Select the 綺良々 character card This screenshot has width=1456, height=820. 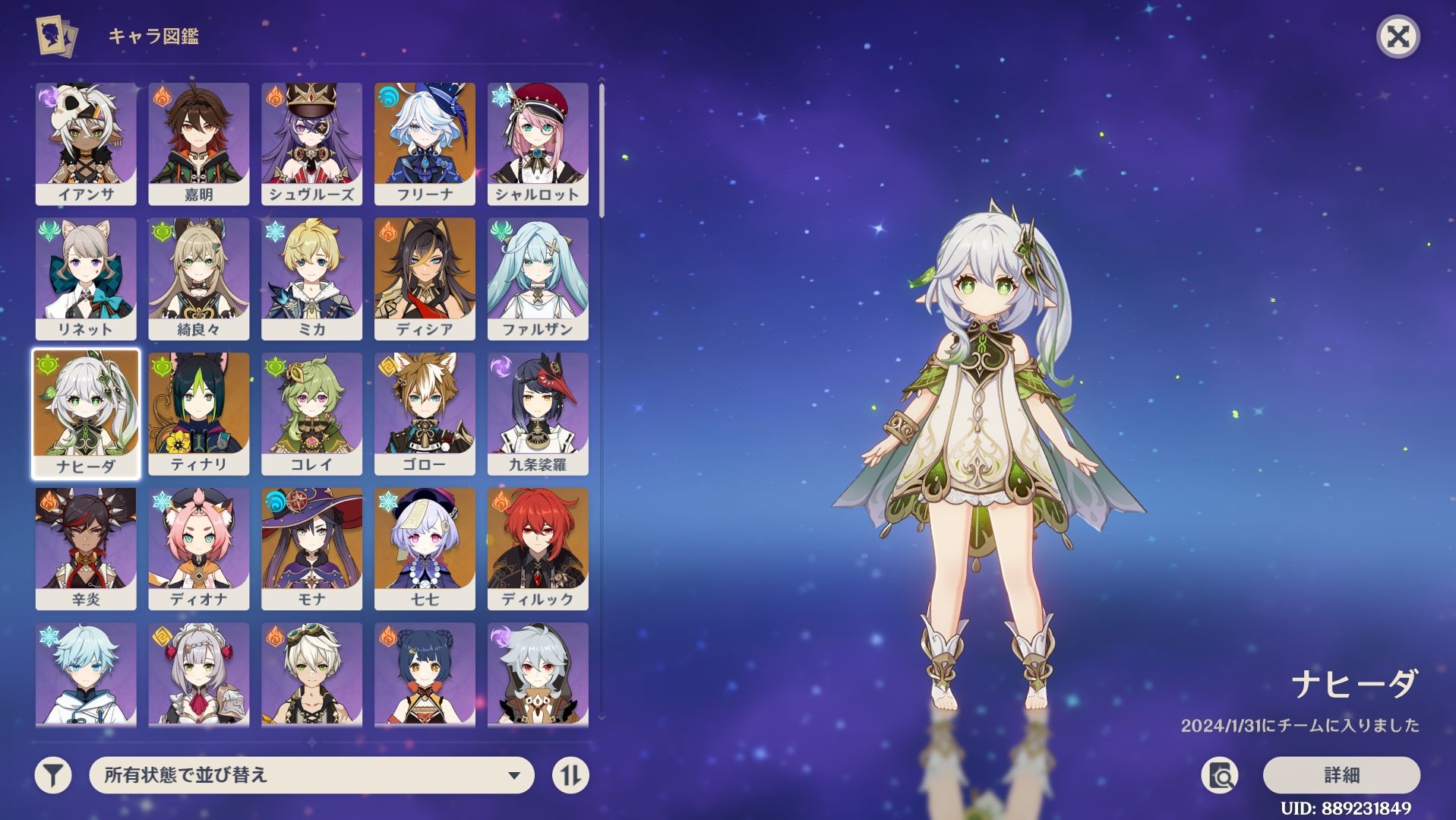point(199,278)
